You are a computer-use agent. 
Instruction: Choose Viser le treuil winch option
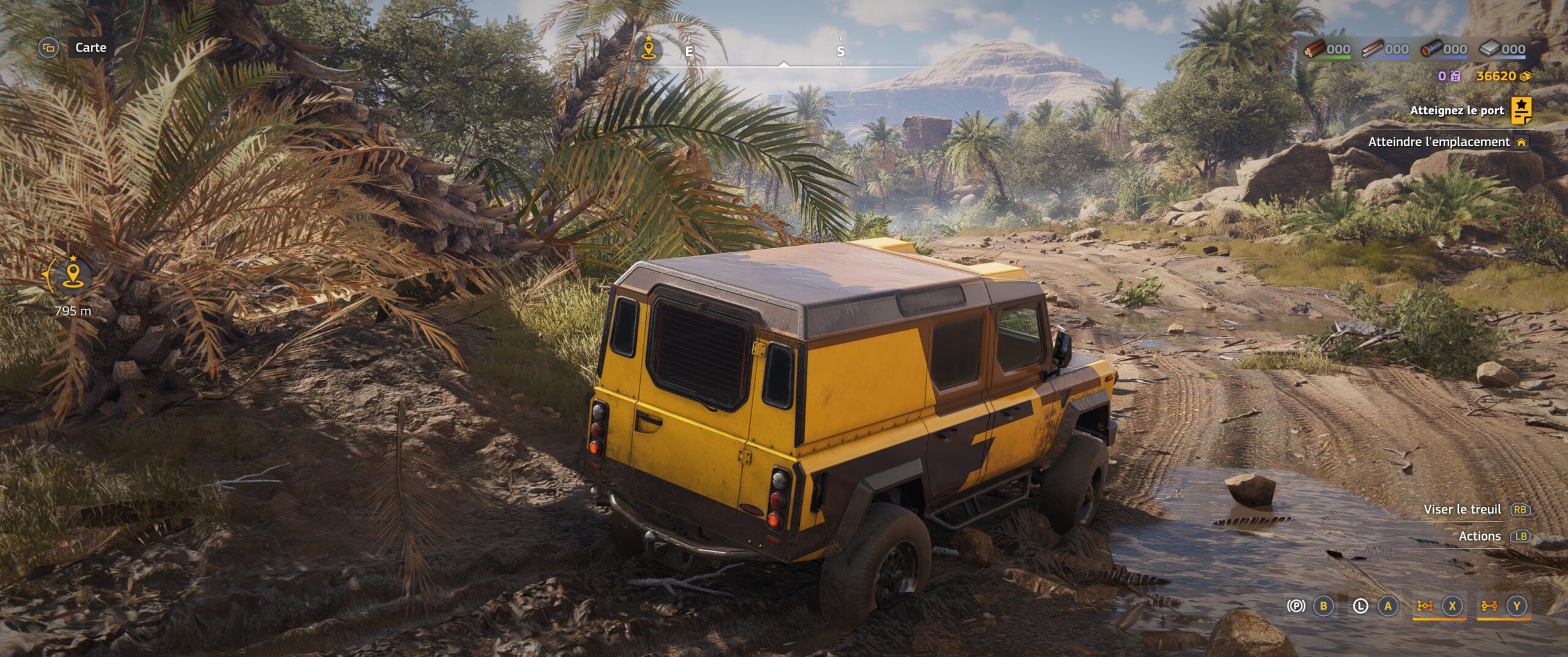pos(1462,509)
